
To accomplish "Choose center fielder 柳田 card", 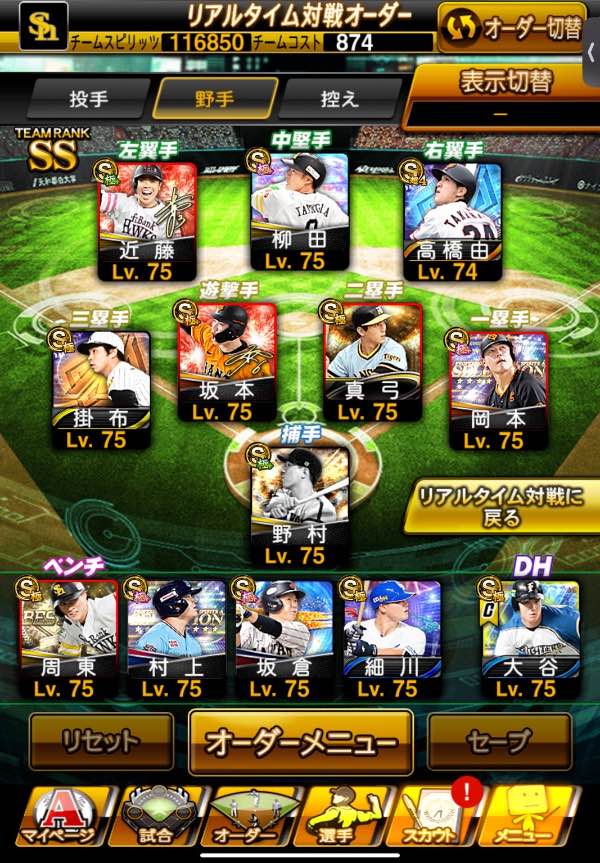I will point(298,211).
